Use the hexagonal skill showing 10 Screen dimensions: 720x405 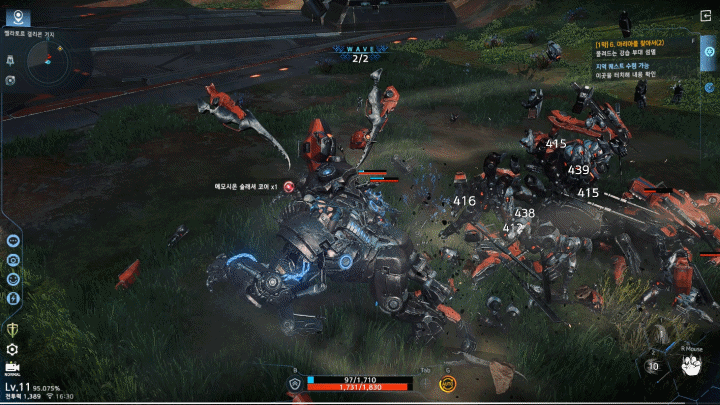click(653, 365)
